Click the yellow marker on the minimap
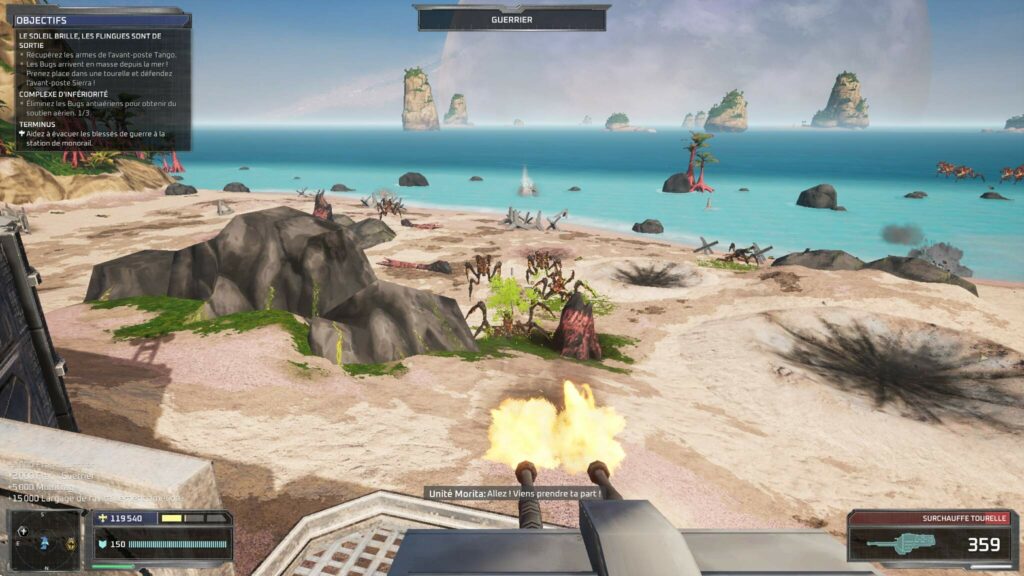1024x576 pixels. pyautogui.click(x=70, y=545)
